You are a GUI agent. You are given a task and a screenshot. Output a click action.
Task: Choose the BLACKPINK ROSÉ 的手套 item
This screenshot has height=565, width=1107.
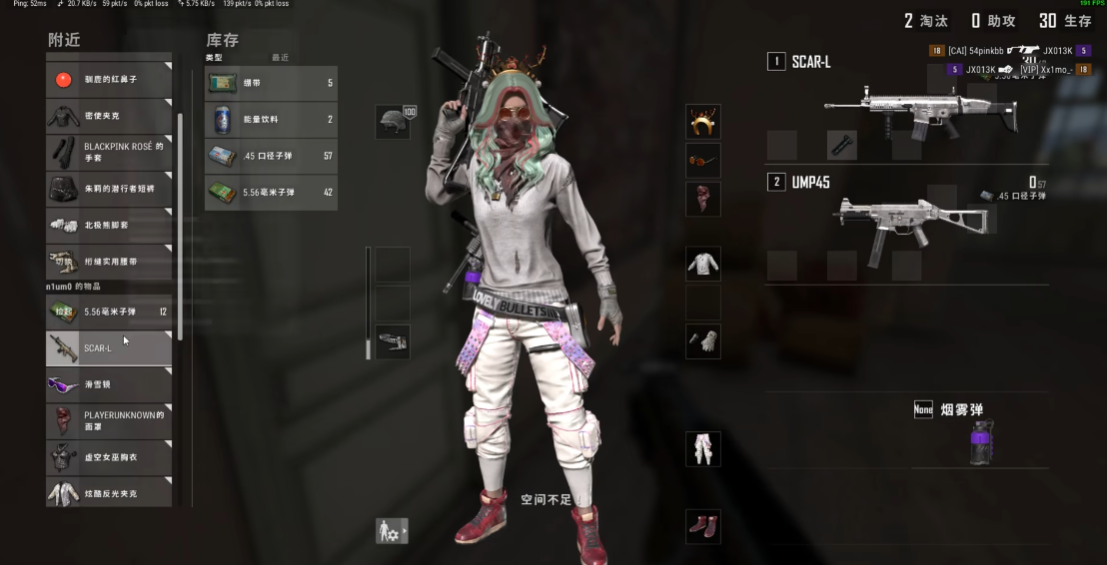[109, 152]
